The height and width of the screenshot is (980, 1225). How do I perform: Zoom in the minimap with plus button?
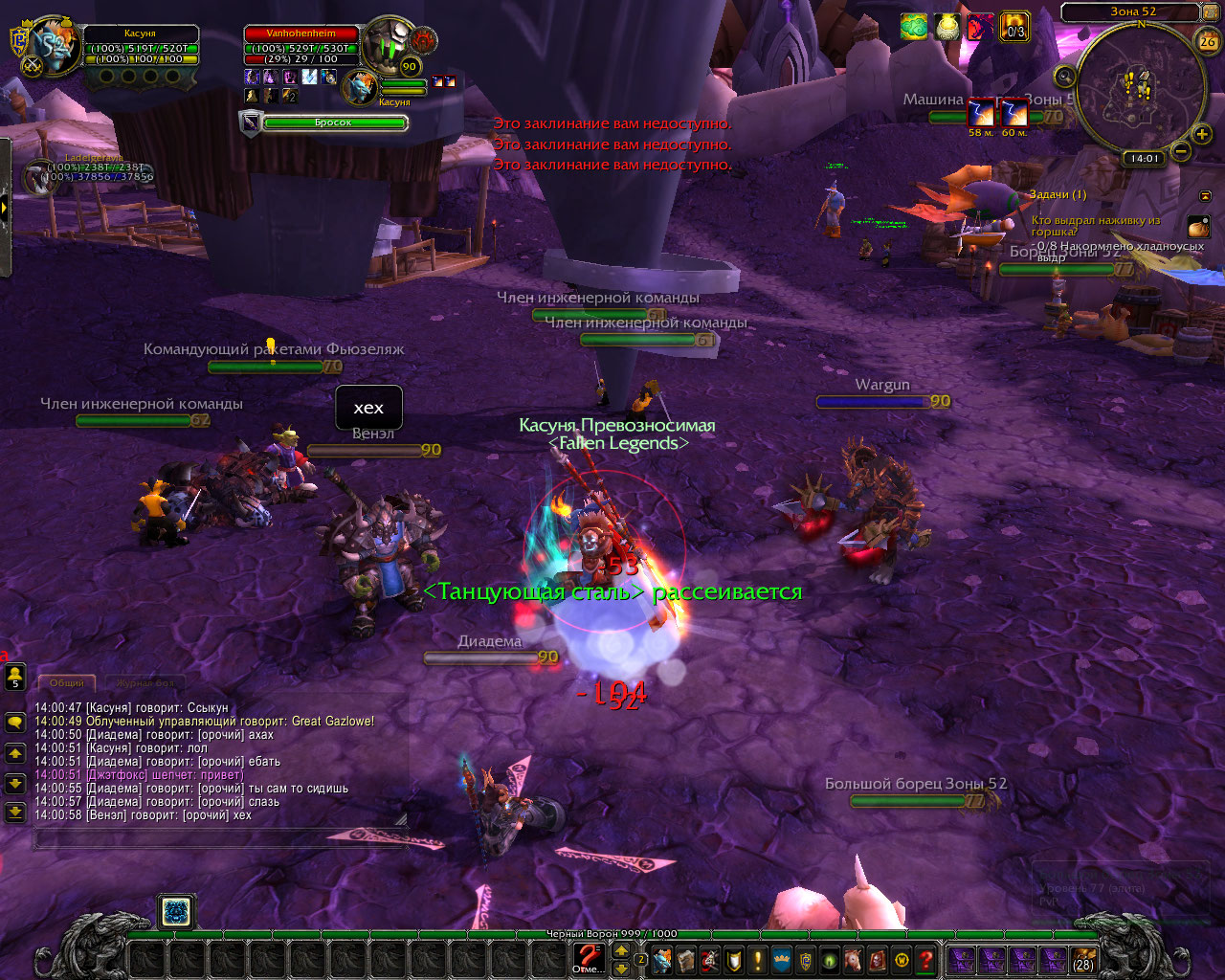pyautogui.click(x=1203, y=134)
